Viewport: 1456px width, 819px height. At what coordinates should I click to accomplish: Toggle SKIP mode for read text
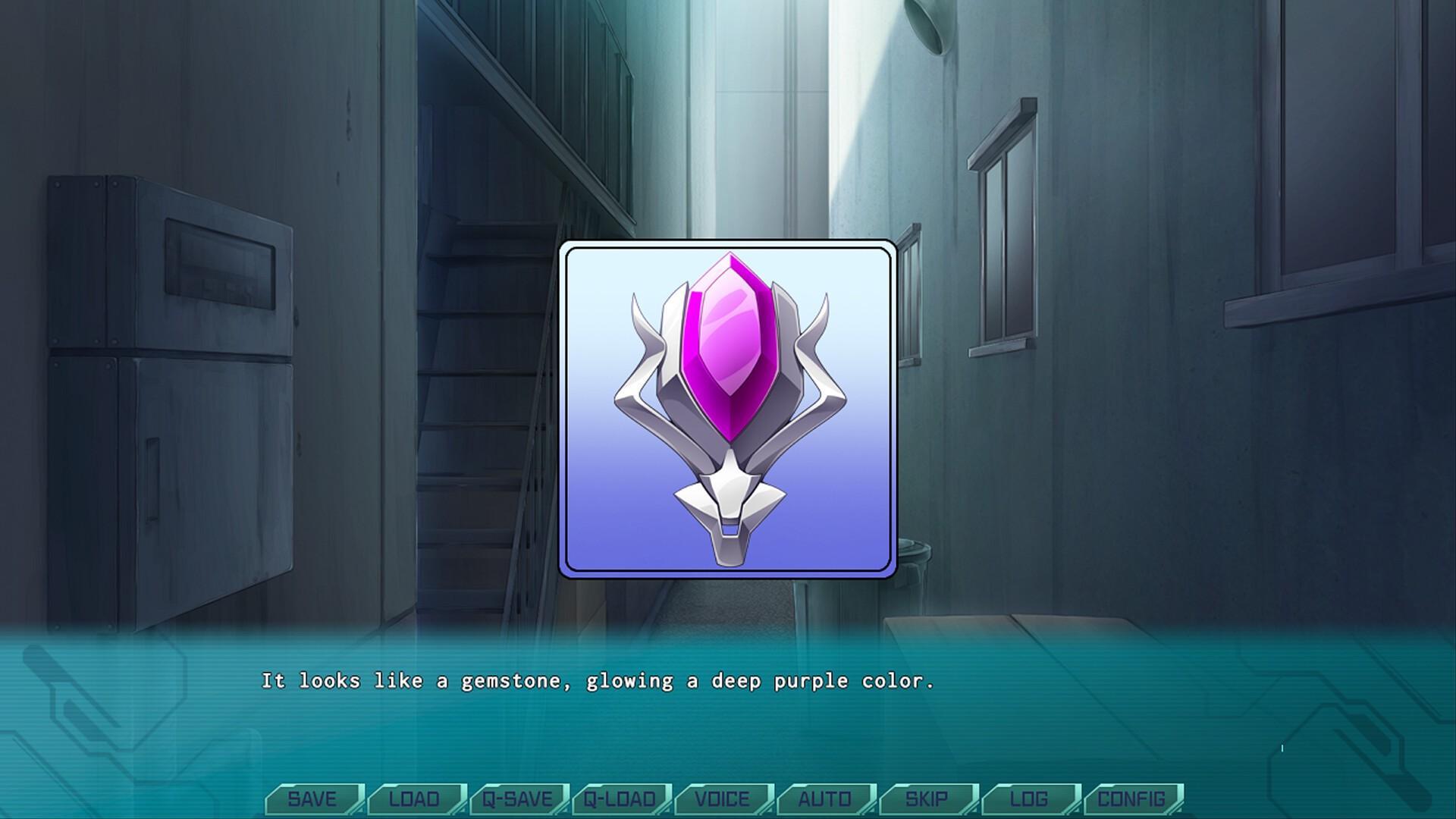point(927,799)
